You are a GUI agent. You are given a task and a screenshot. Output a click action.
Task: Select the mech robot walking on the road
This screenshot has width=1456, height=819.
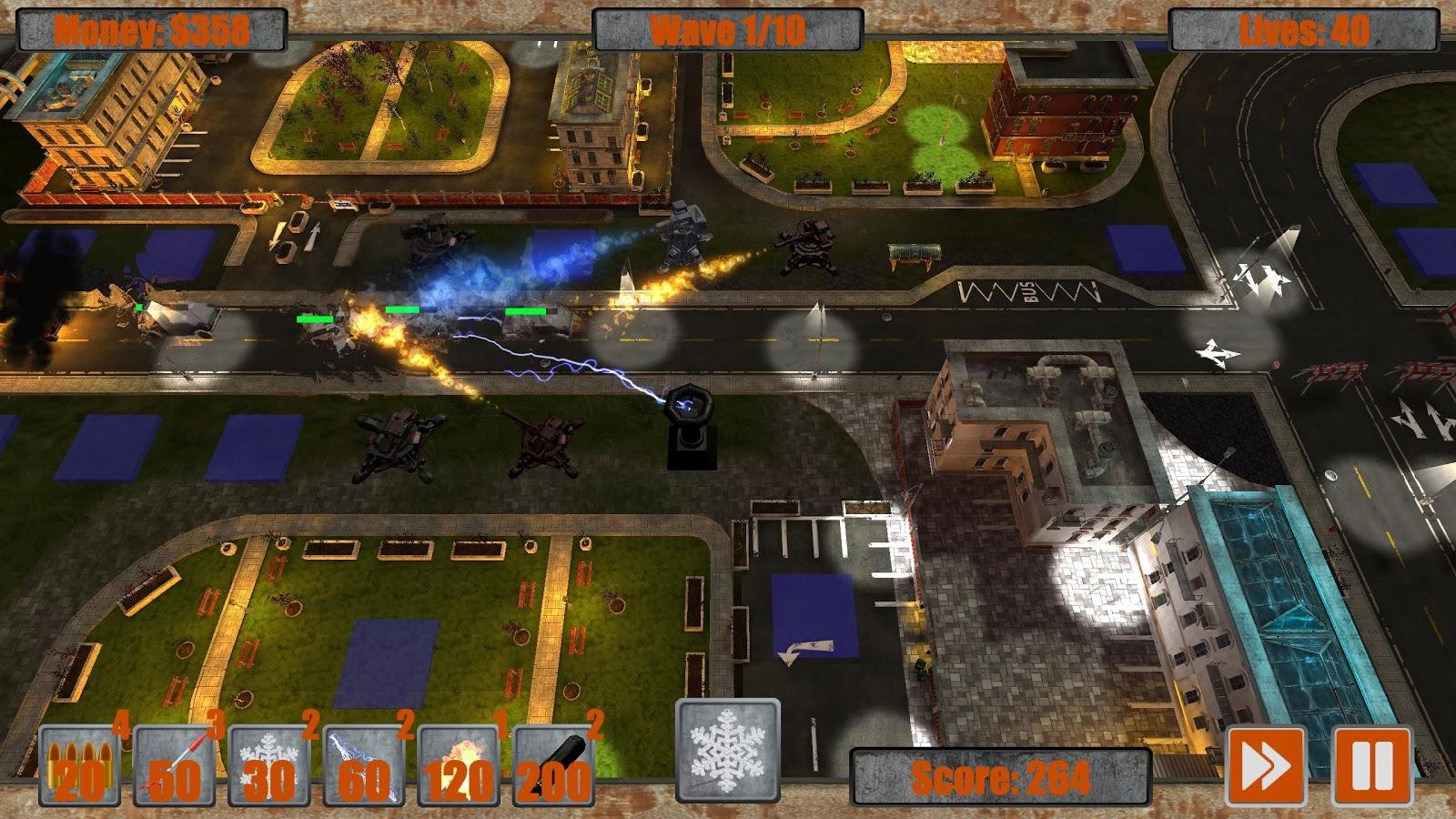click(x=682, y=241)
